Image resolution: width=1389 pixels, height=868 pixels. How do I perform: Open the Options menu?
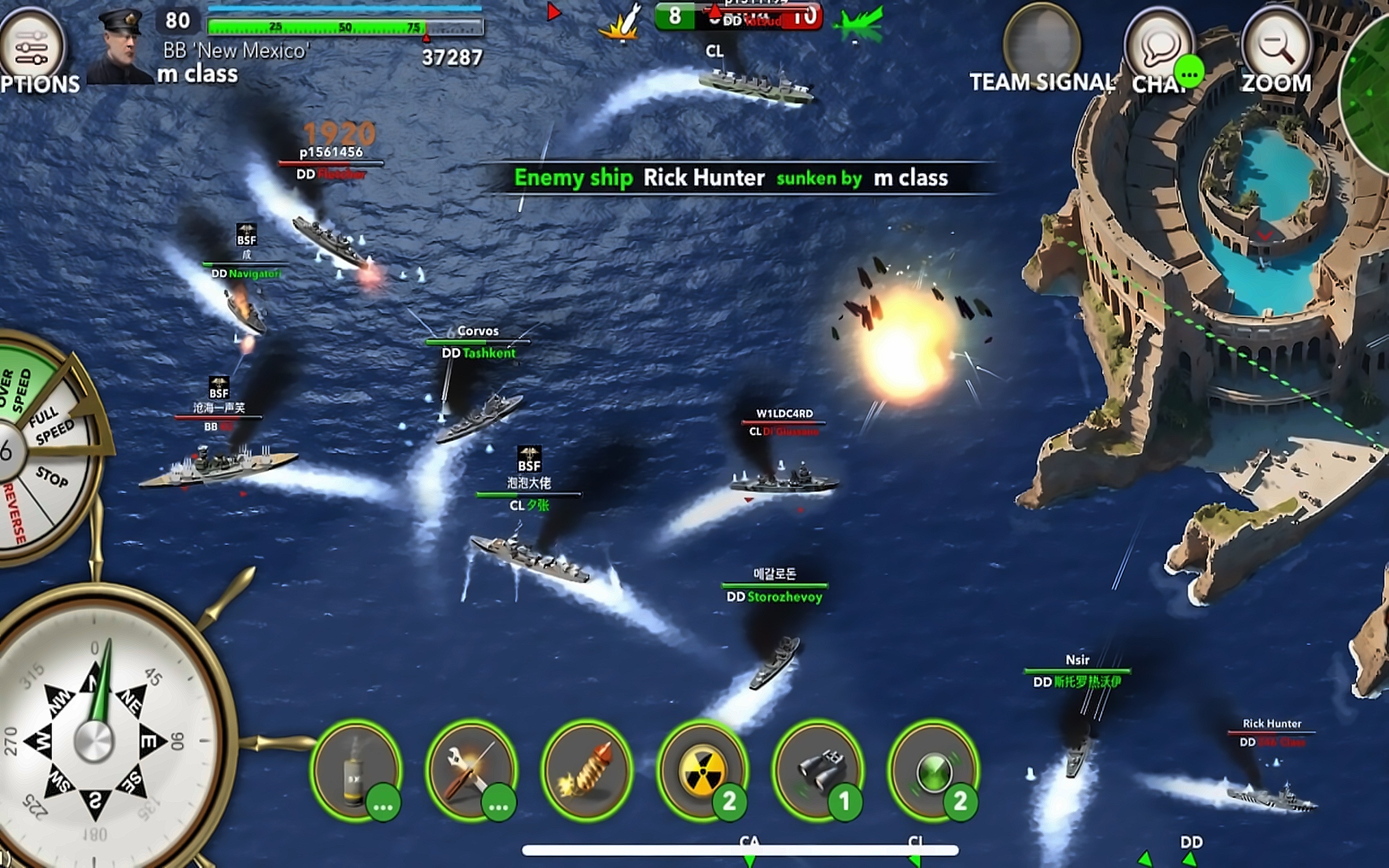32,47
